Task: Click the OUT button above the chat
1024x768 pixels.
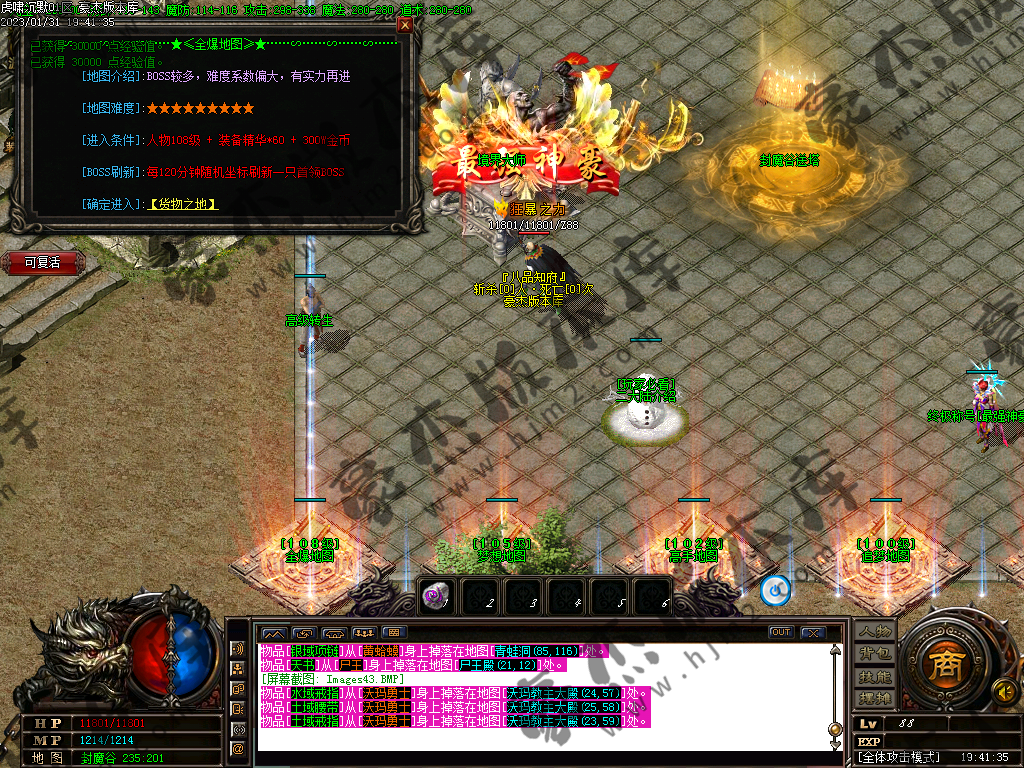Action: point(781,632)
